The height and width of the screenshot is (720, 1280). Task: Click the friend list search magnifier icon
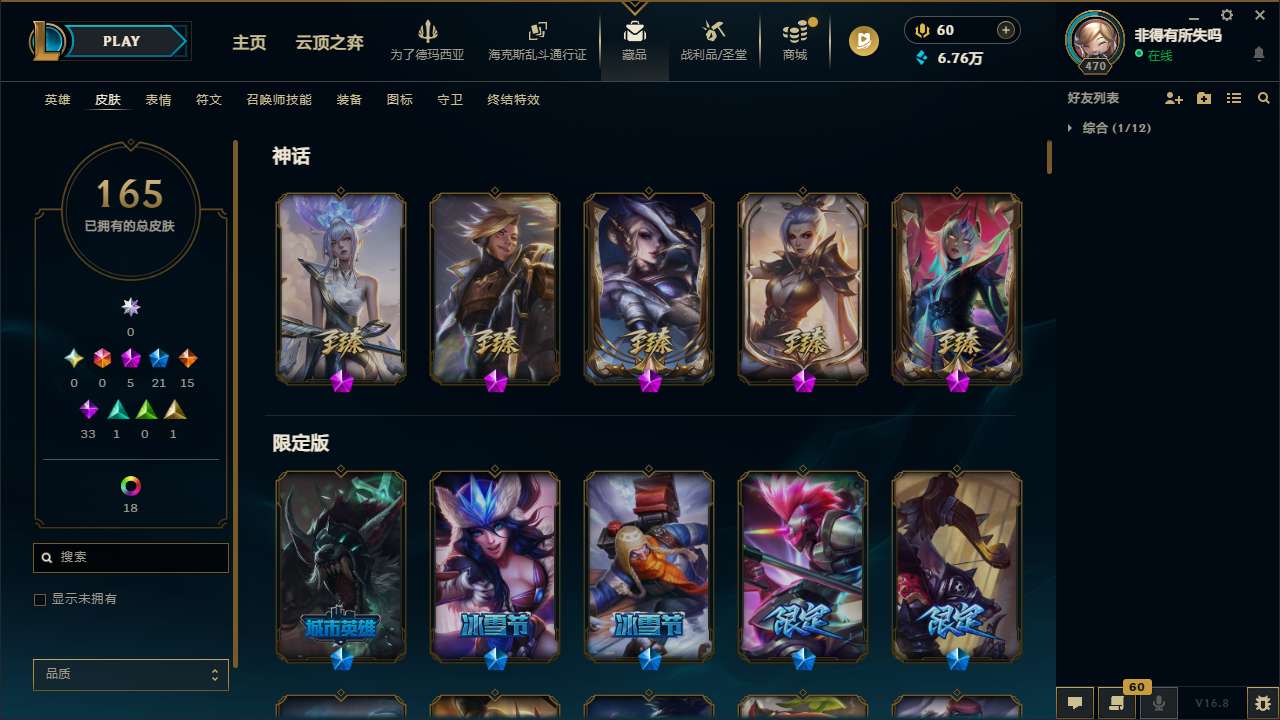[1263, 98]
